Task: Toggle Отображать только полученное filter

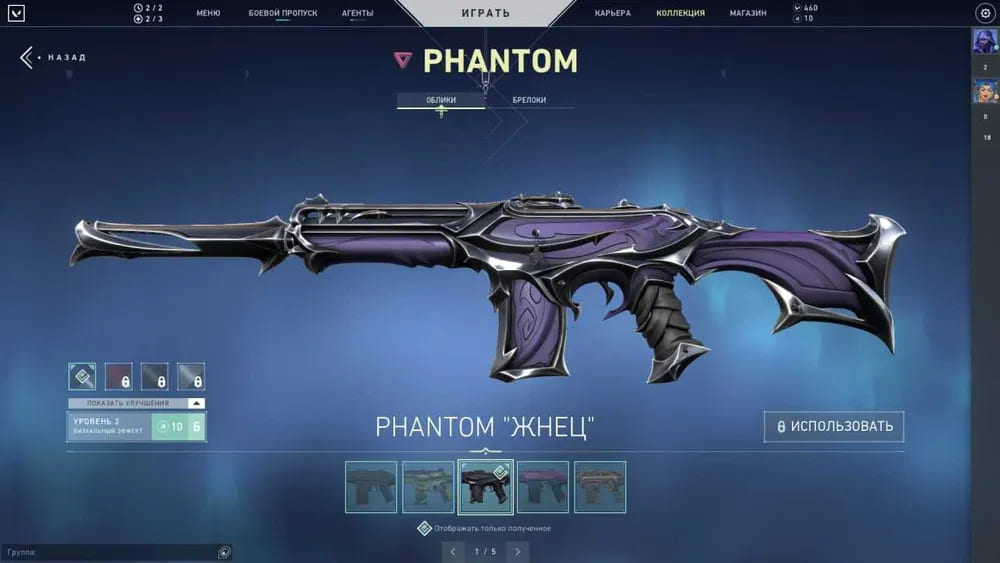Action: (425, 528)
